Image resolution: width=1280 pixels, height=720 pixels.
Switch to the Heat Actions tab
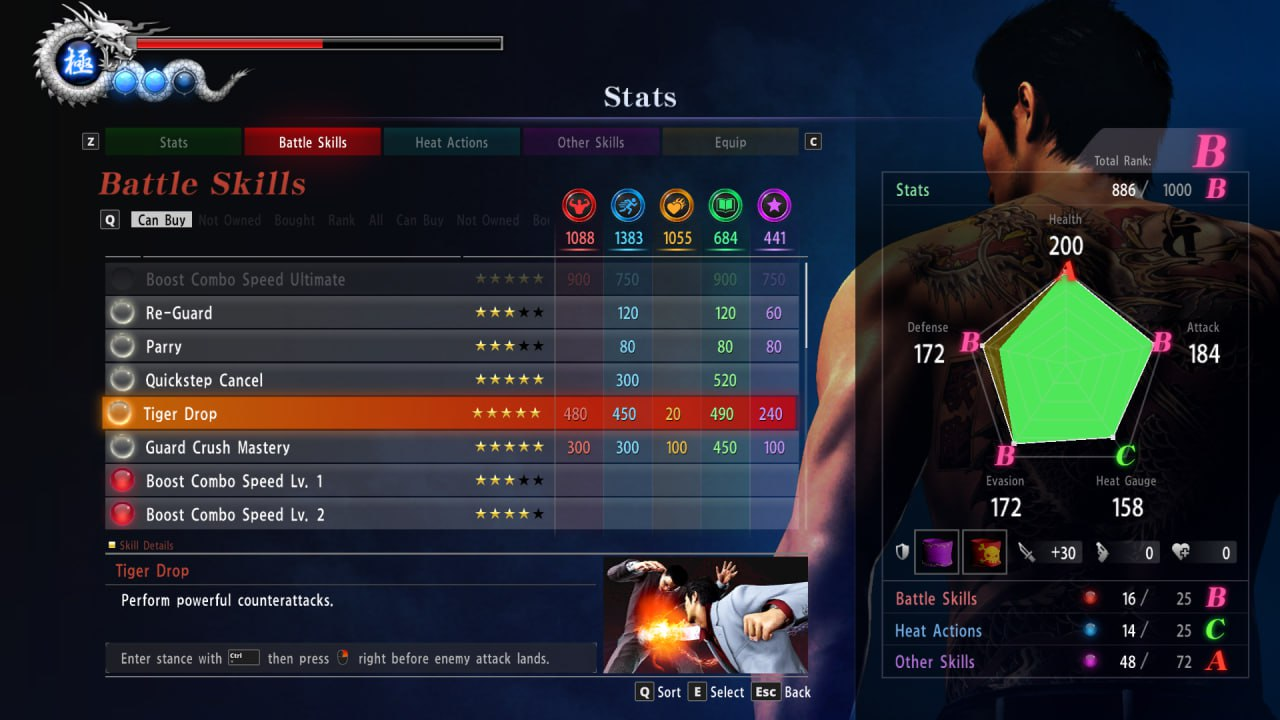pos(451,142)
